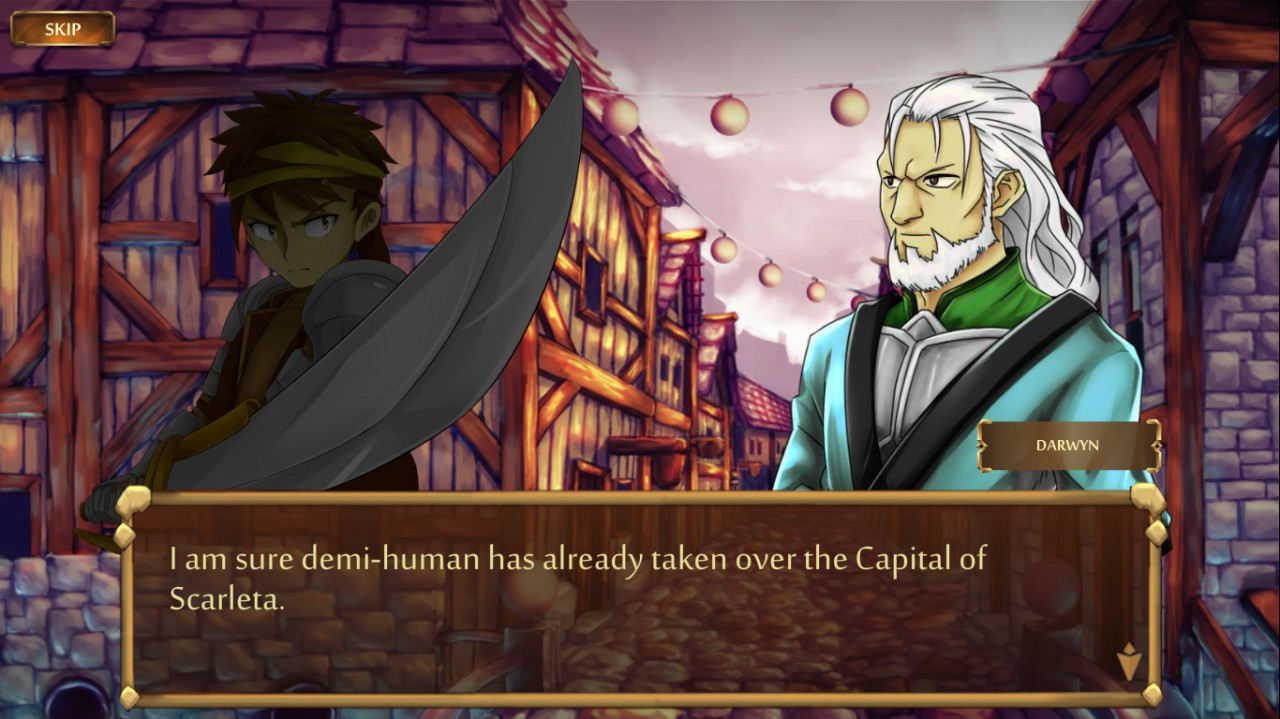
Task: Skip the cutscene with the SKIP button
Action: 62,29
